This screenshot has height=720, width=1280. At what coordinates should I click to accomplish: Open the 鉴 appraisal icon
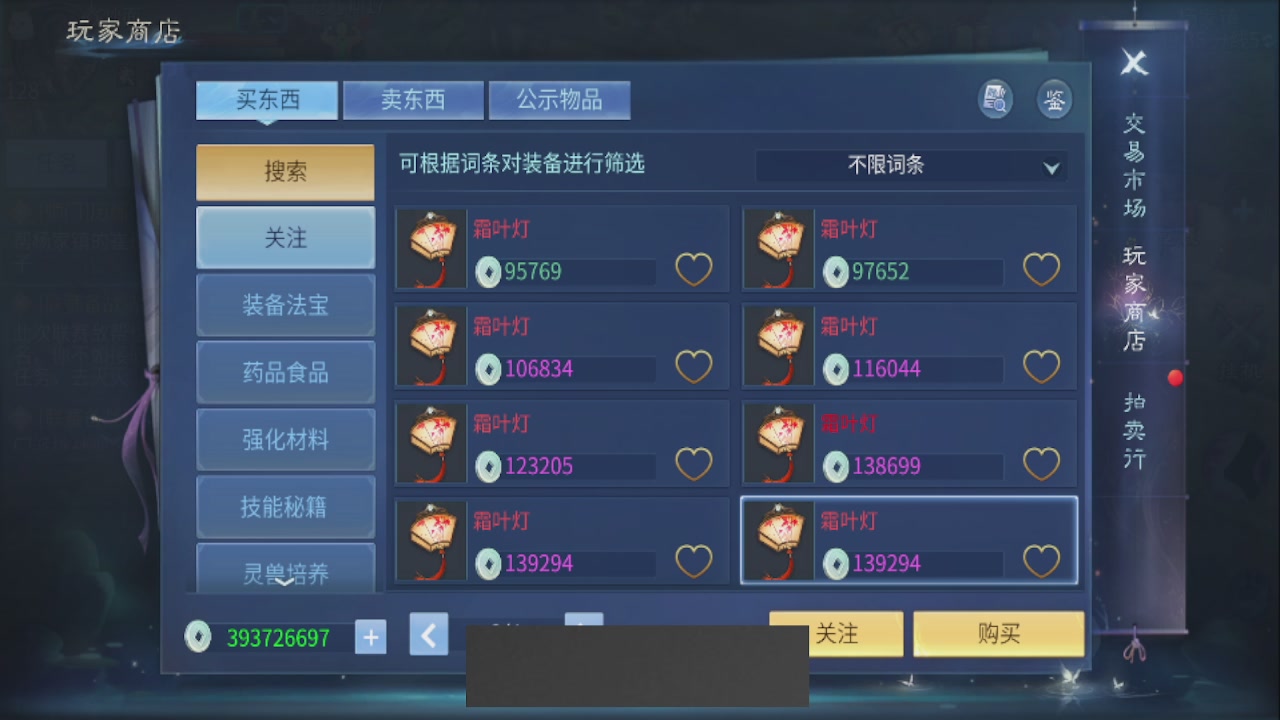point(1054,99)
